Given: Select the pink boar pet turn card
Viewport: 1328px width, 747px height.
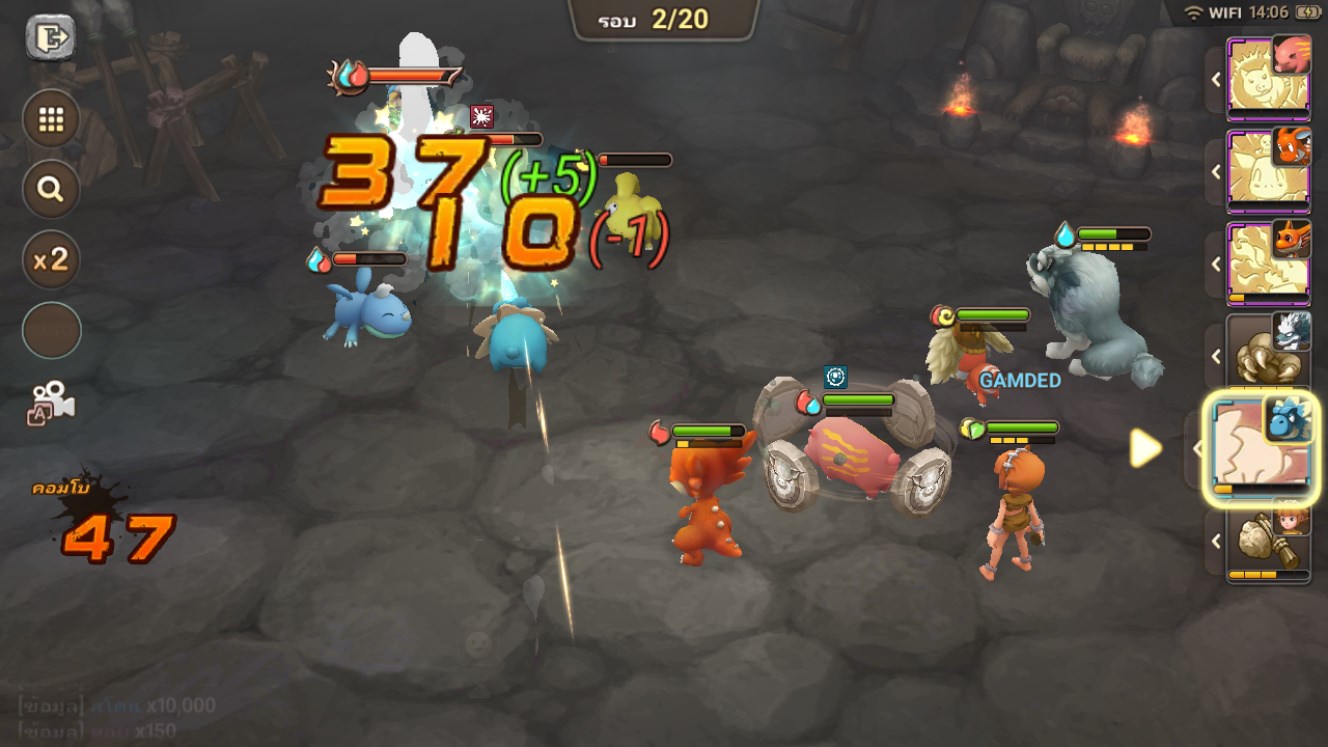Looking at the screenshot, I should [1267, 77].
